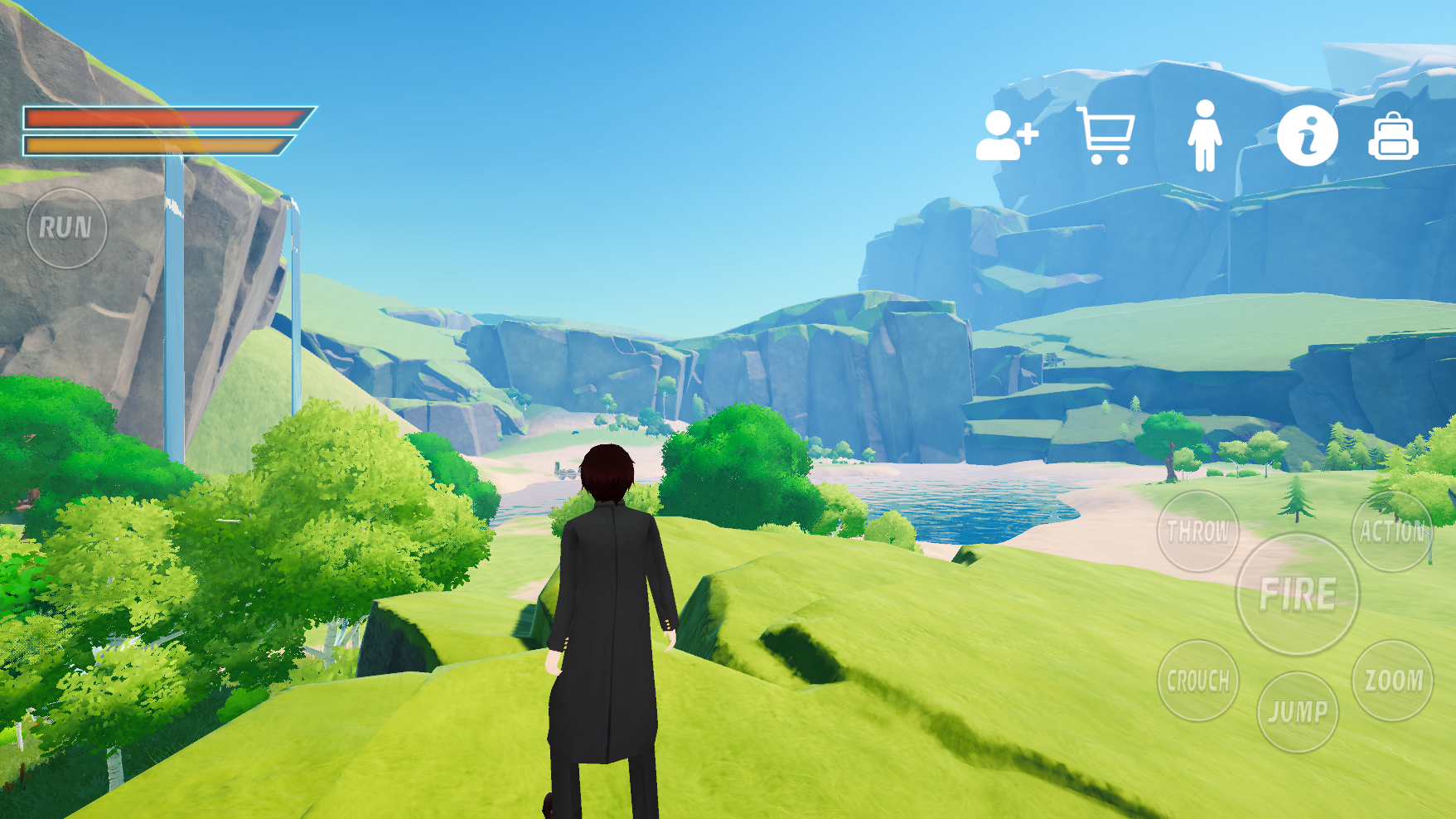This screenshot has width=1456, height=819.
Task: Hit the FIRE button
Action: point(1297,594)
